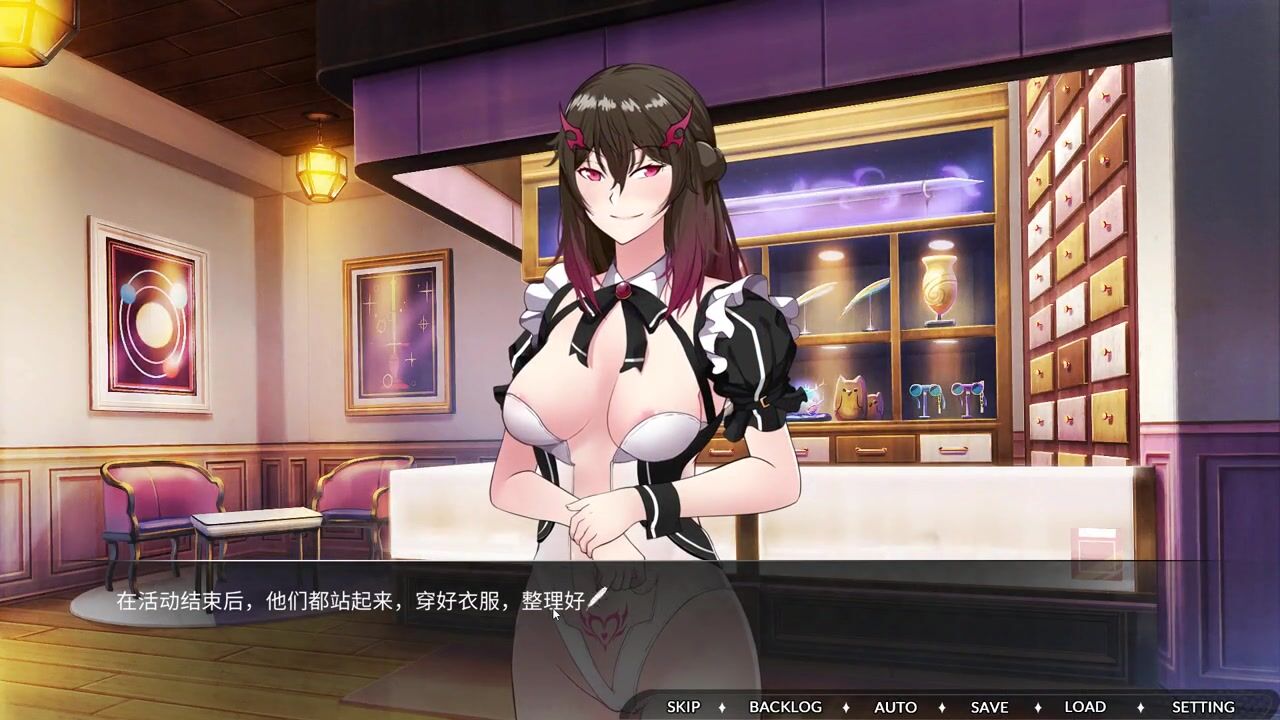Activate SKIP to fast-forward dialogue

pos(683,707)
